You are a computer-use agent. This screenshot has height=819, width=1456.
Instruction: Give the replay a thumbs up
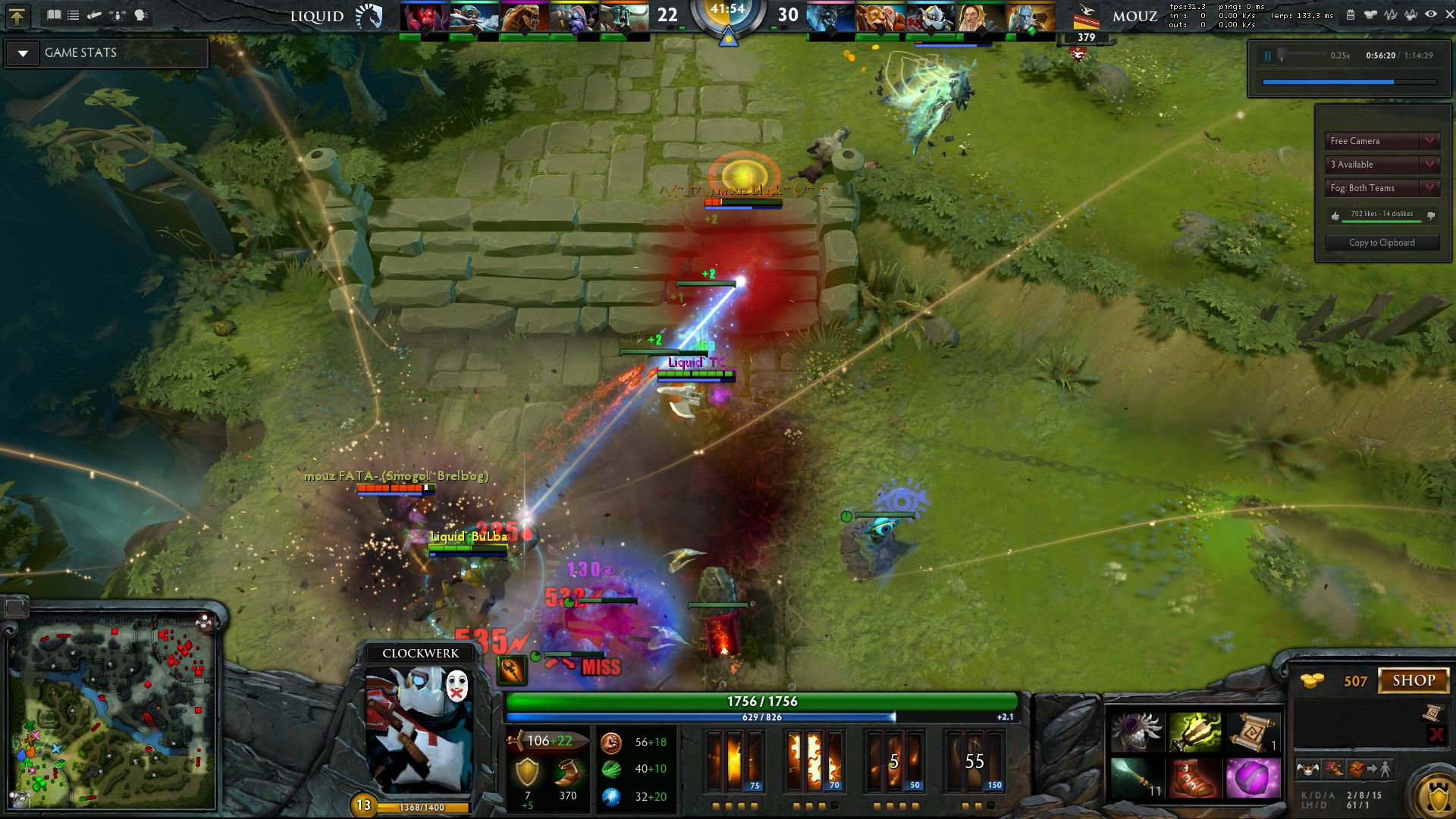click(x=1335, y=216)
